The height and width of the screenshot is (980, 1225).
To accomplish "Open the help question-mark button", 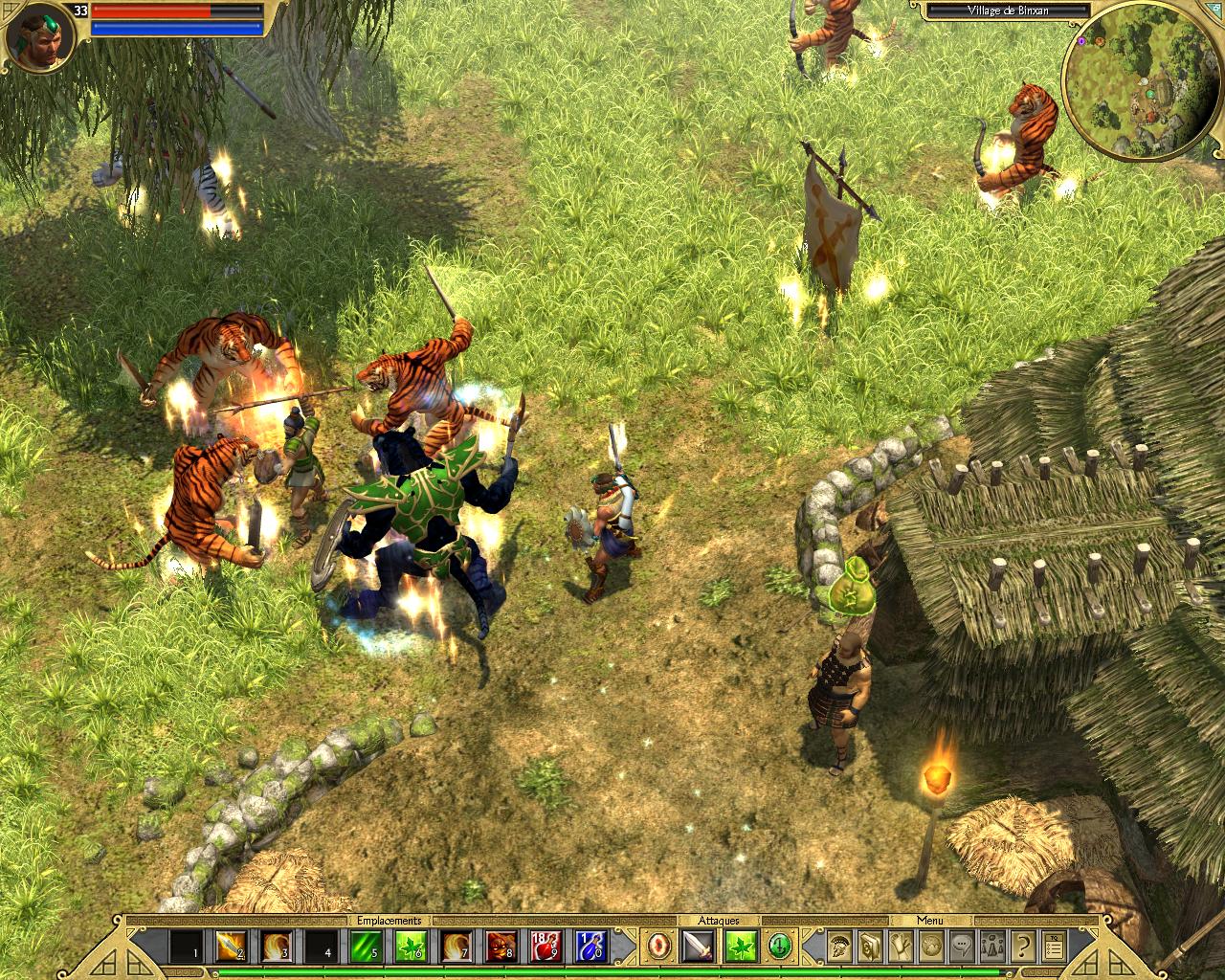I will pos(1023,947).
